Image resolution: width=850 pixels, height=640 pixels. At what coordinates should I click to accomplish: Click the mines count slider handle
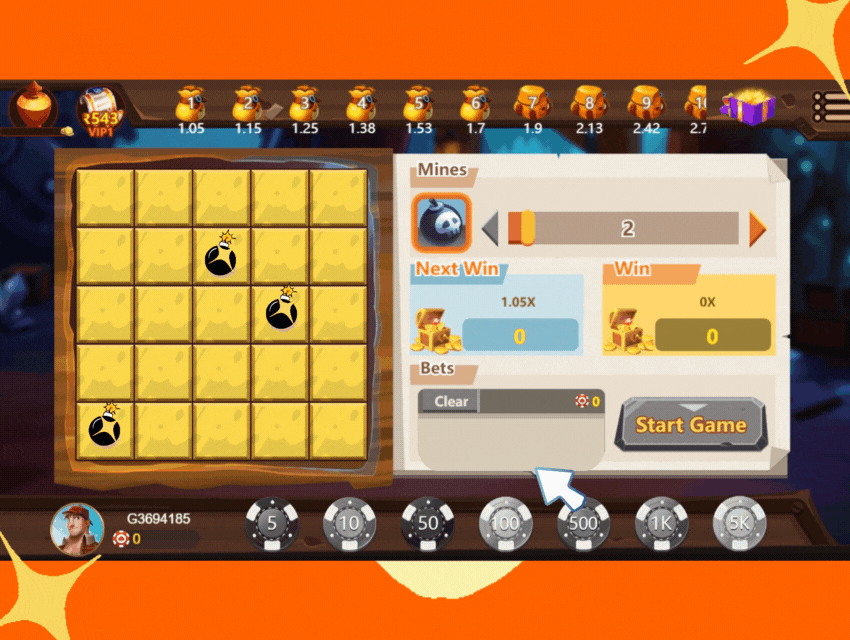(526, 227)
